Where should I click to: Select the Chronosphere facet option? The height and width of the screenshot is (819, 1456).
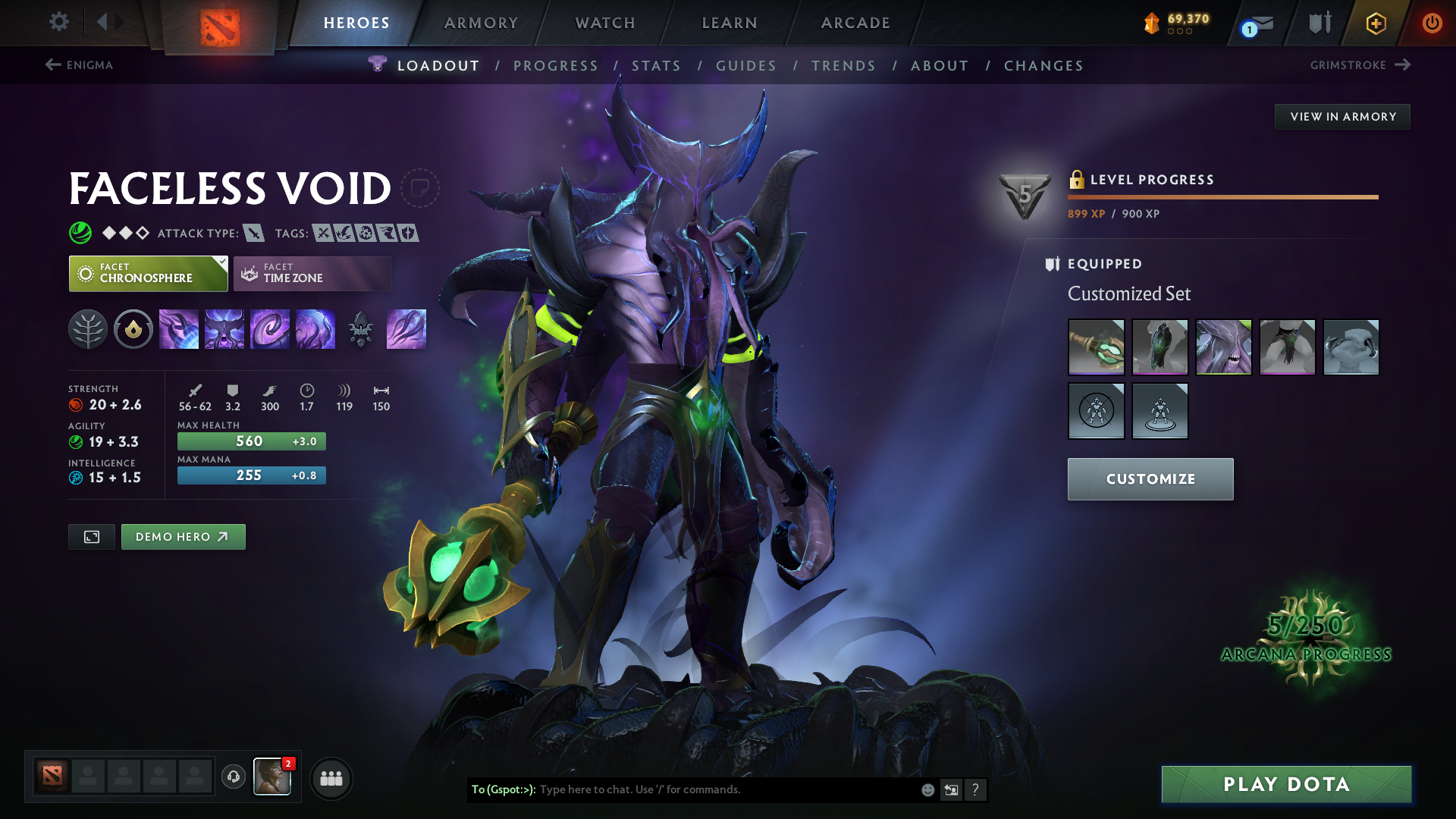click(x=147, y=273)
